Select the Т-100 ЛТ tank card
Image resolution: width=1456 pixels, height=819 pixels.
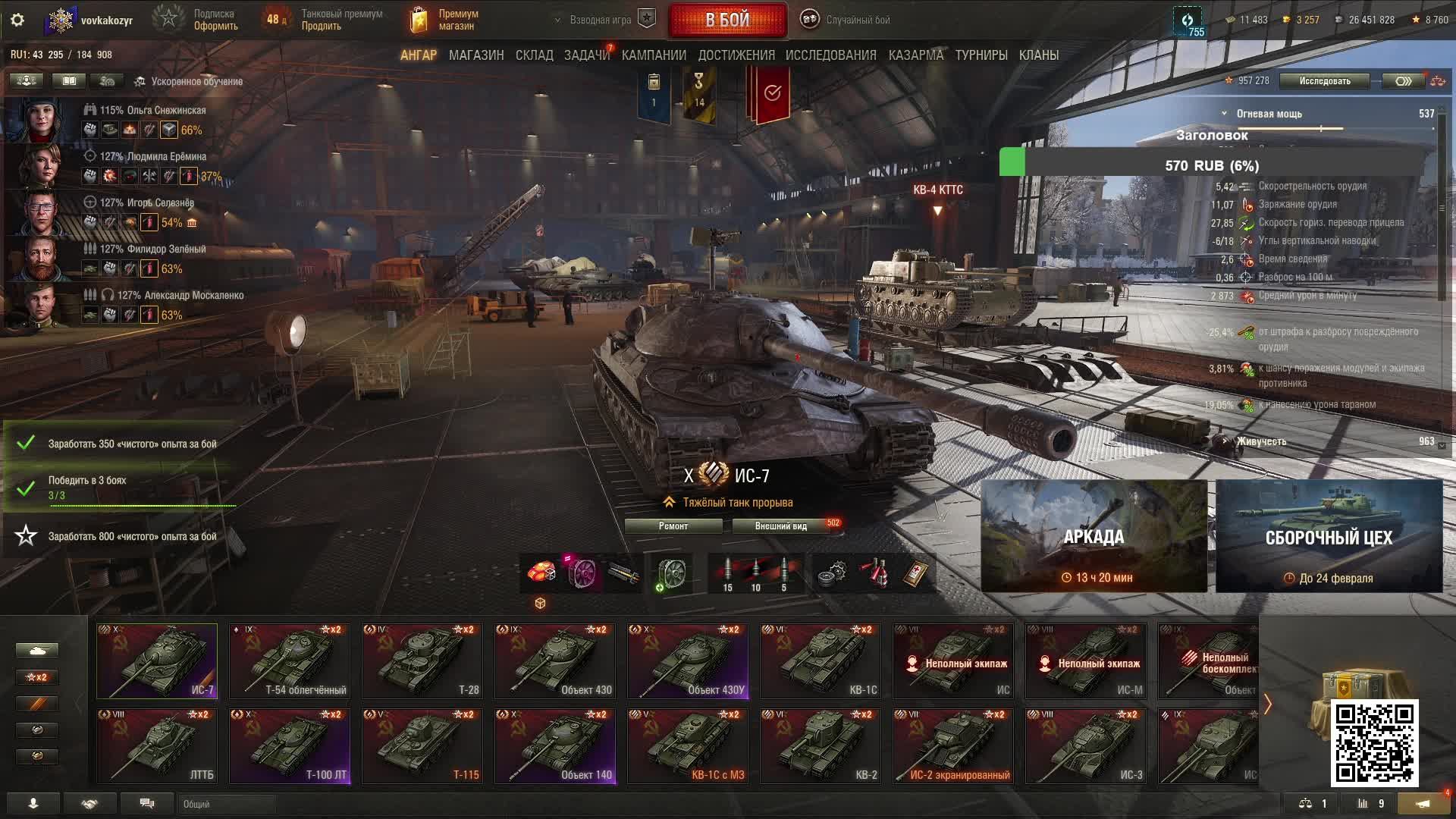click(x=290, y=745)
